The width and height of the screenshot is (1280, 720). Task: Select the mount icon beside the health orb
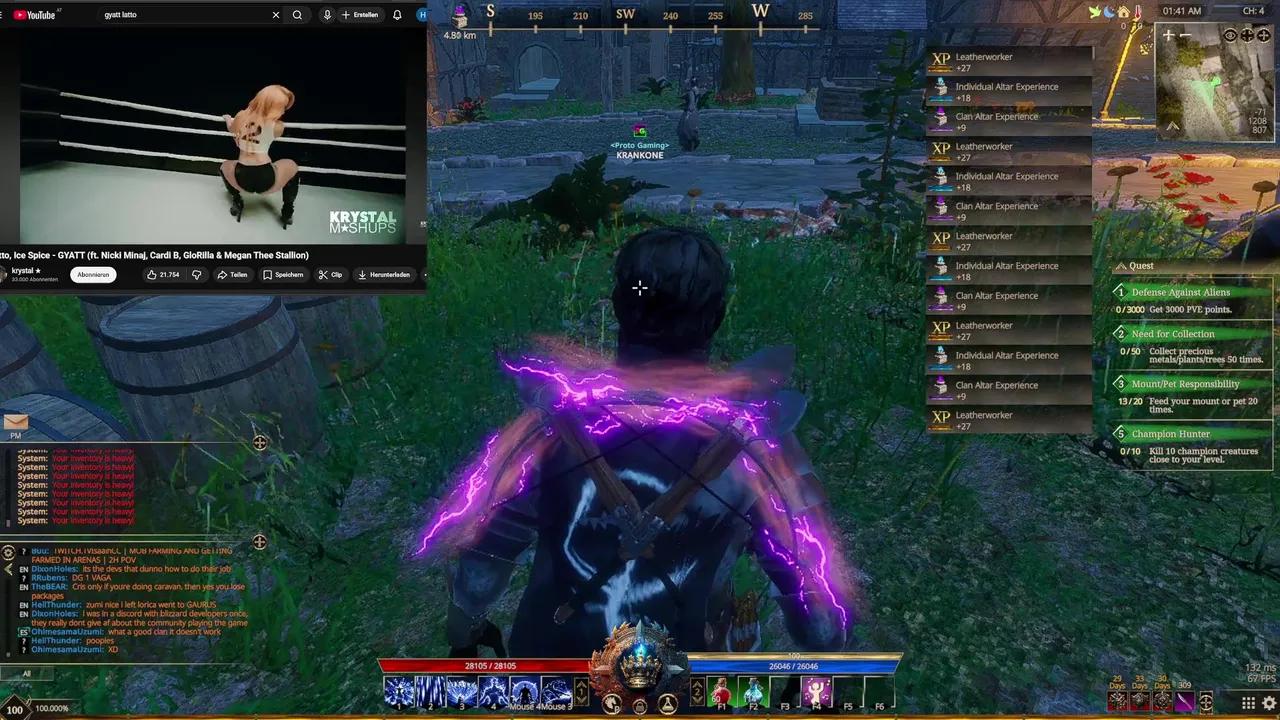click(x=612, y=705)
